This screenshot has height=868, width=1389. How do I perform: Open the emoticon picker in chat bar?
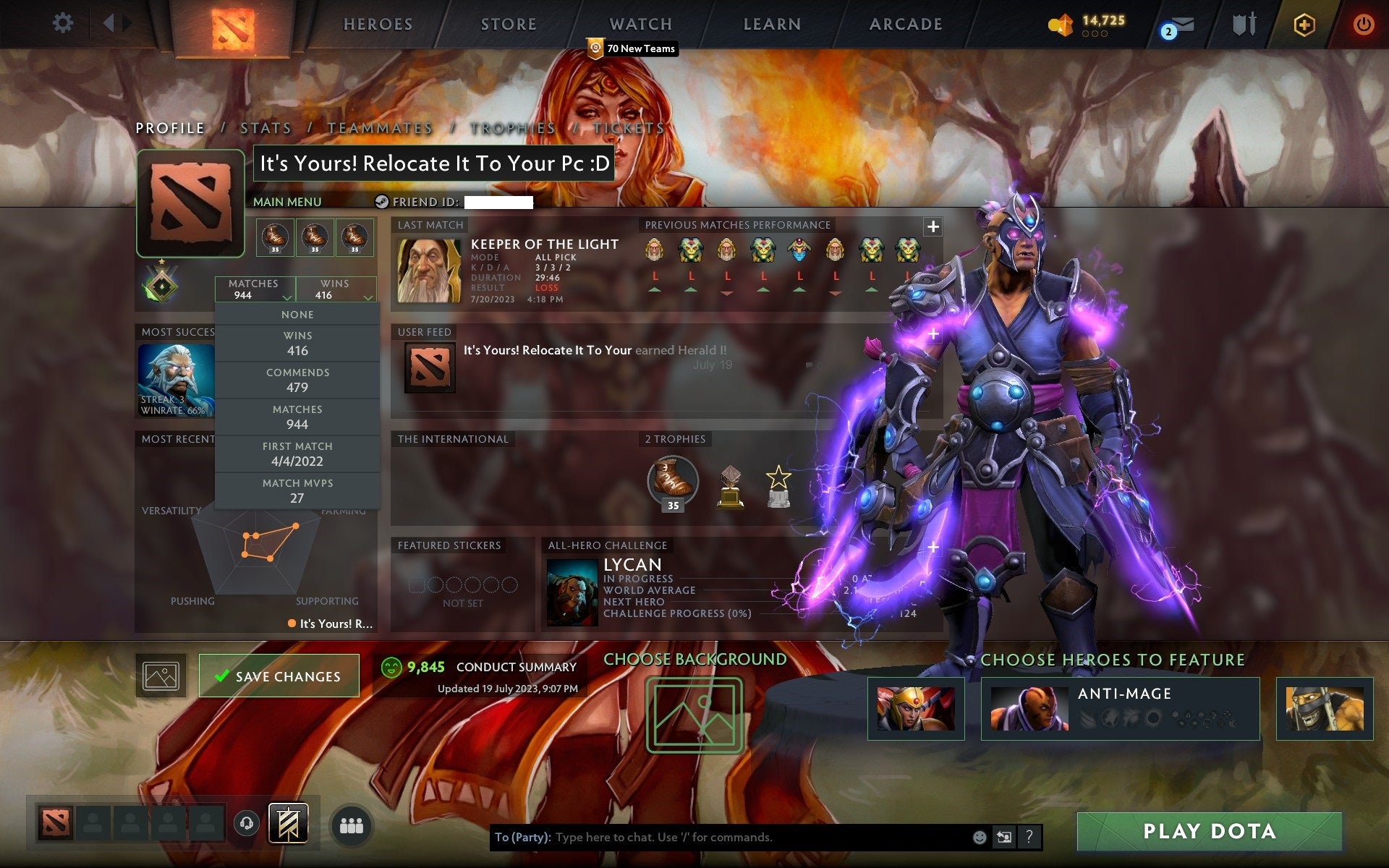[980, 838]
